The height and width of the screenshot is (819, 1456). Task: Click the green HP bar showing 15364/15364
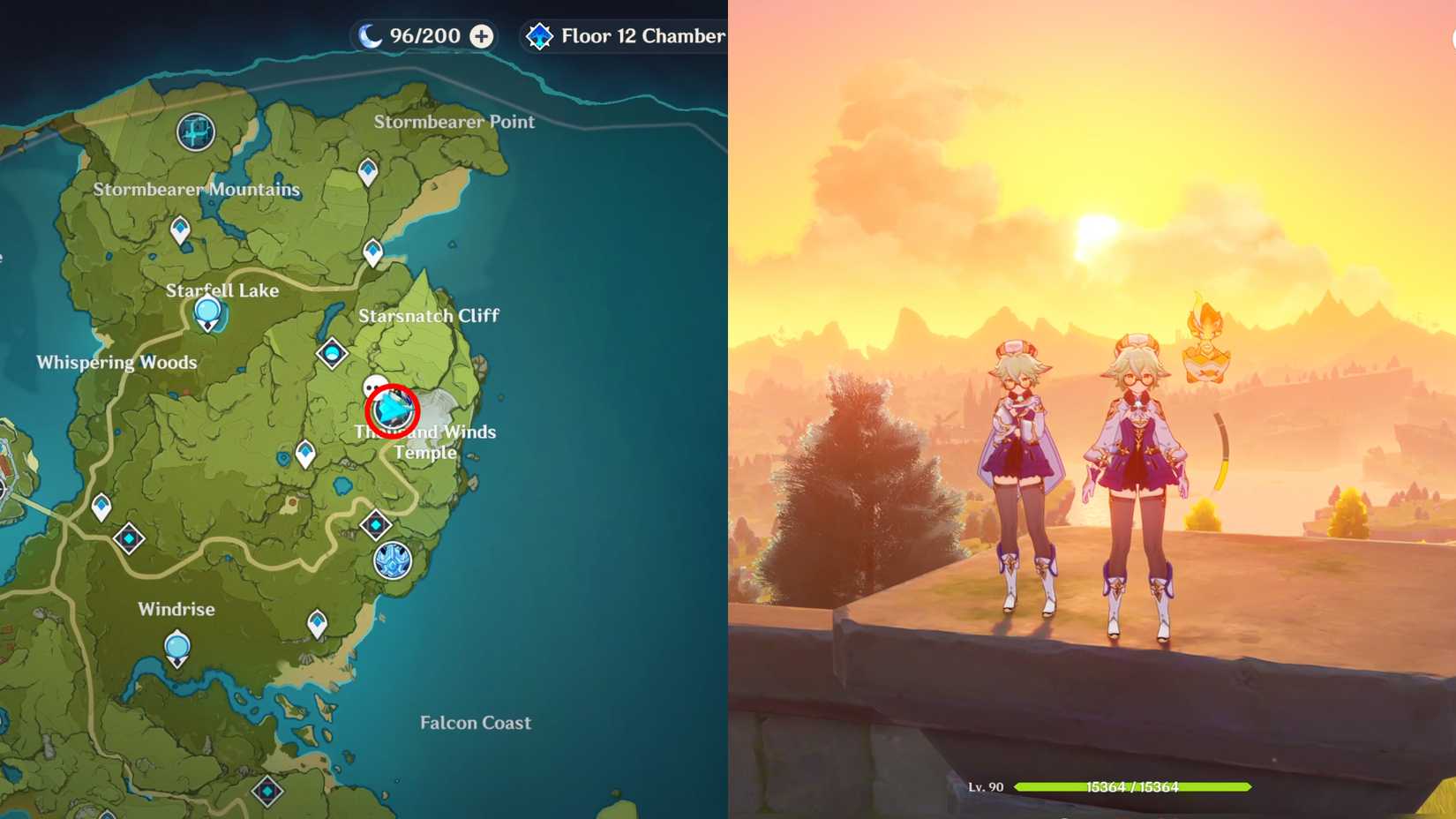[x=1134, y=785]
